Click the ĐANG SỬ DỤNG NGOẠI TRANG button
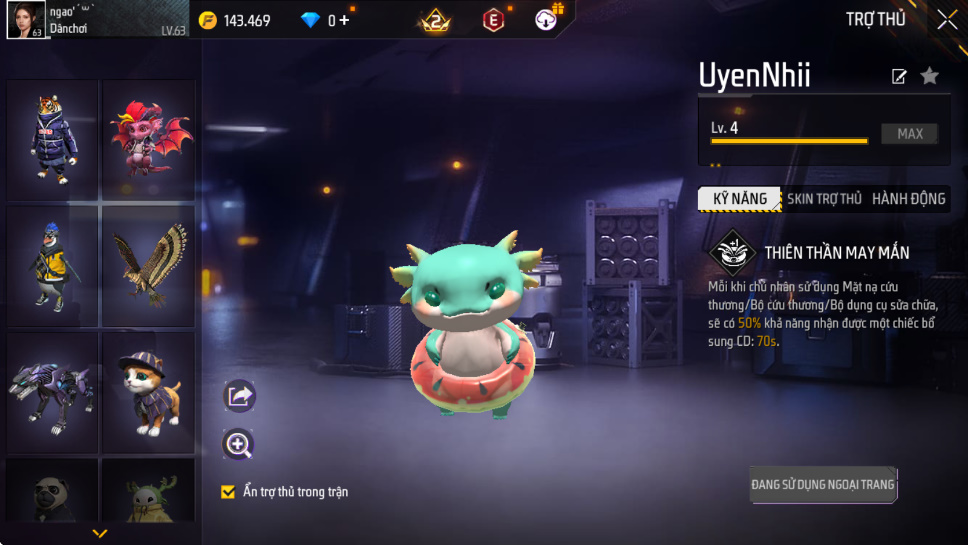The width and height of the screenshot is (968, 545). click(x=823, y=485)
